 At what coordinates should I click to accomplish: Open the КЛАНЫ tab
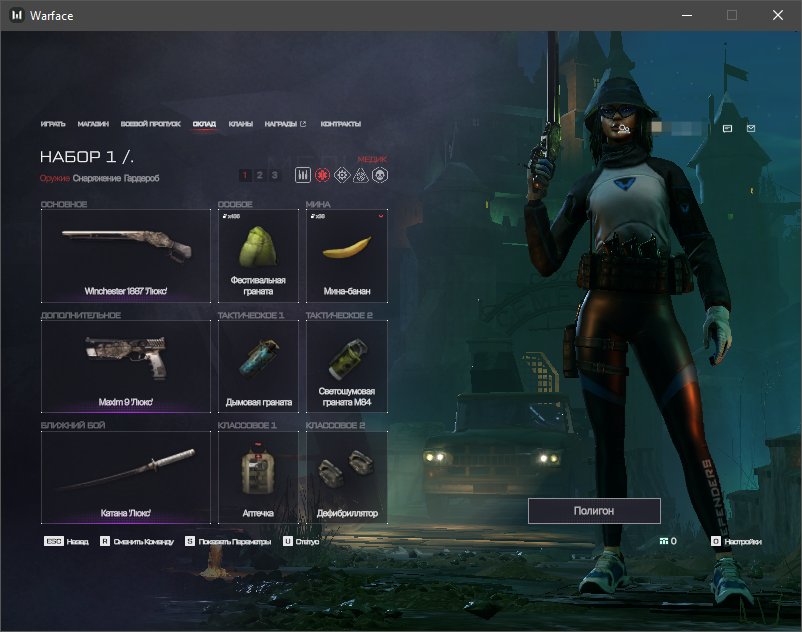click(240, 124)
